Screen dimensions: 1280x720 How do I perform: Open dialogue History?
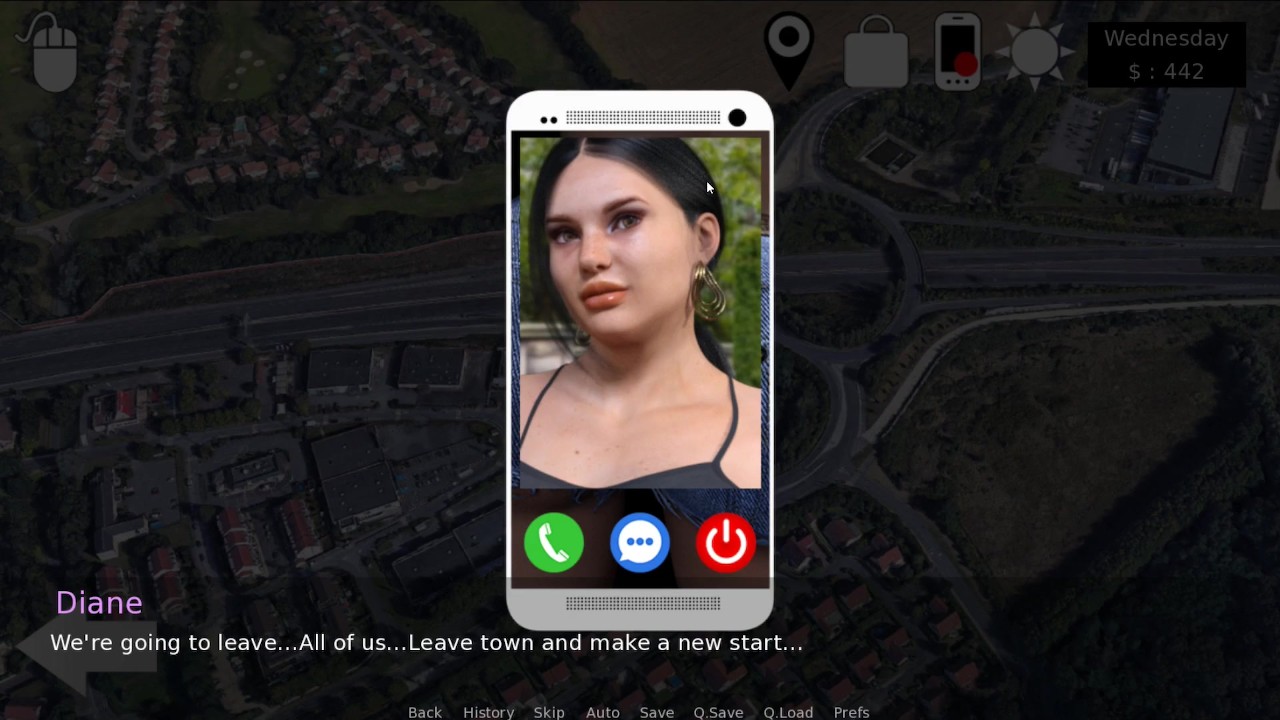488,712
